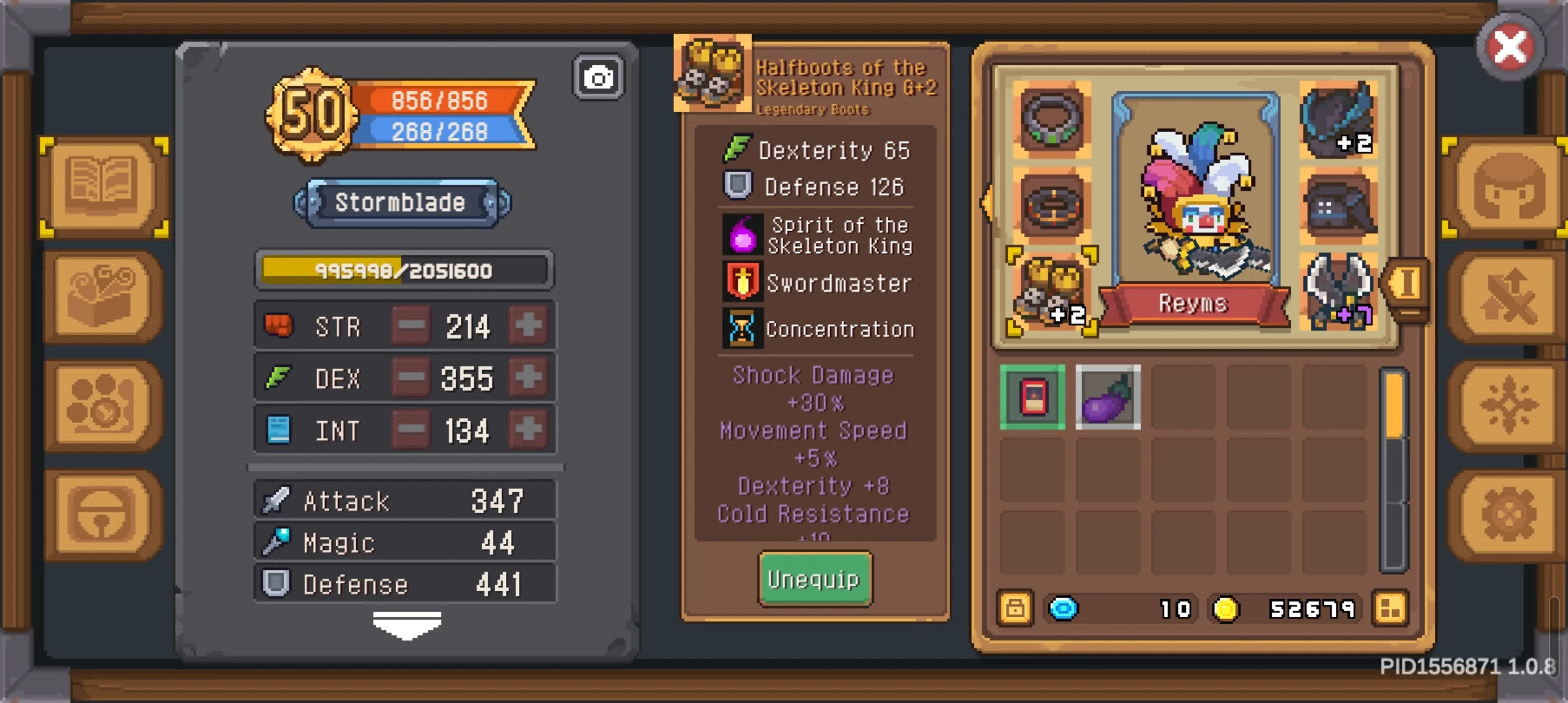Expand stats using the white chevron arrow

click(407, 624)
